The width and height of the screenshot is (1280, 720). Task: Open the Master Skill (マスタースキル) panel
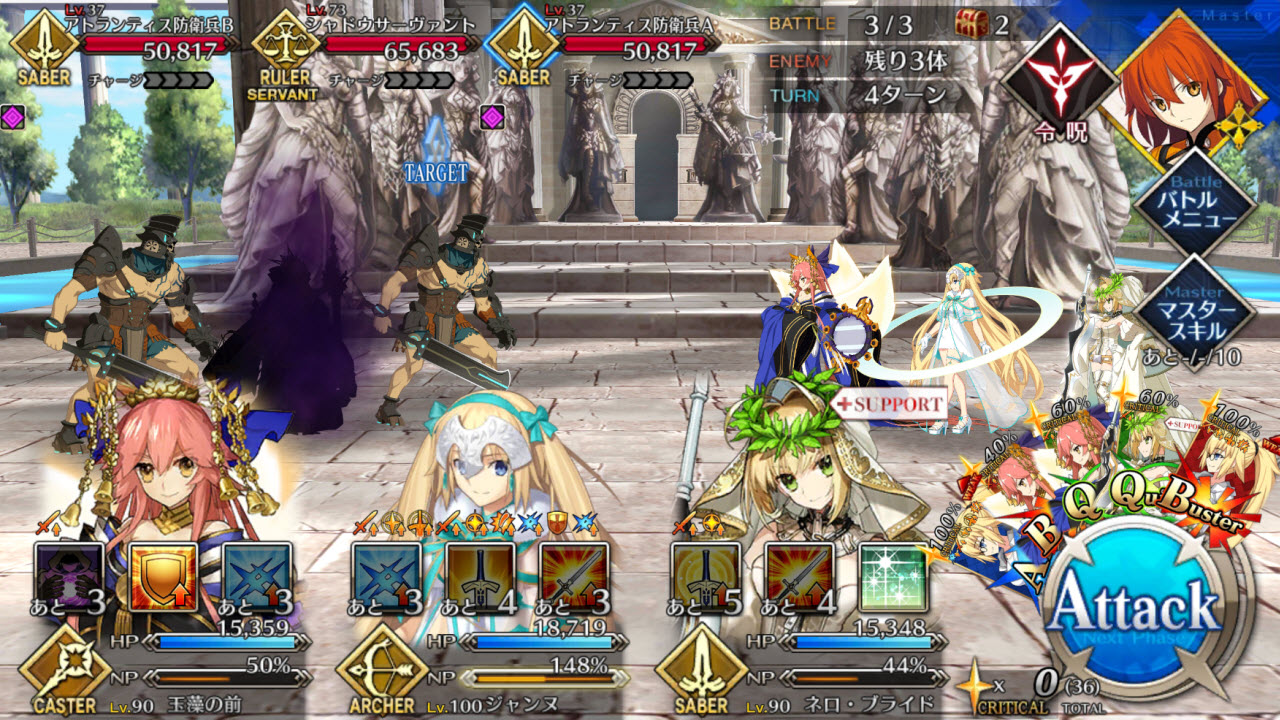(x=1194, y=310)
